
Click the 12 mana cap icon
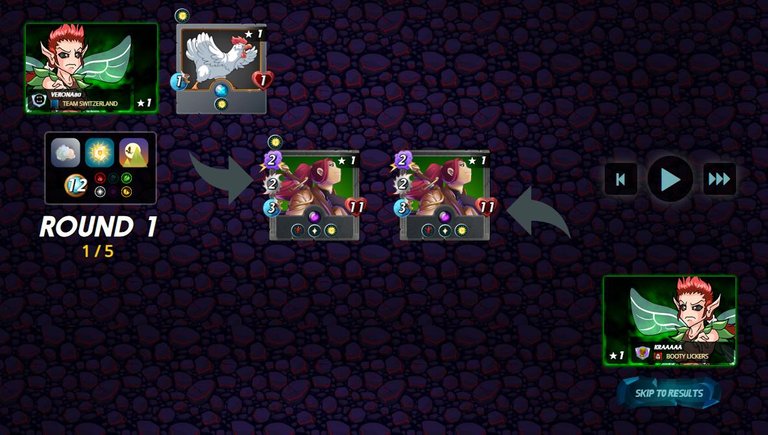[x=76, y=184]
